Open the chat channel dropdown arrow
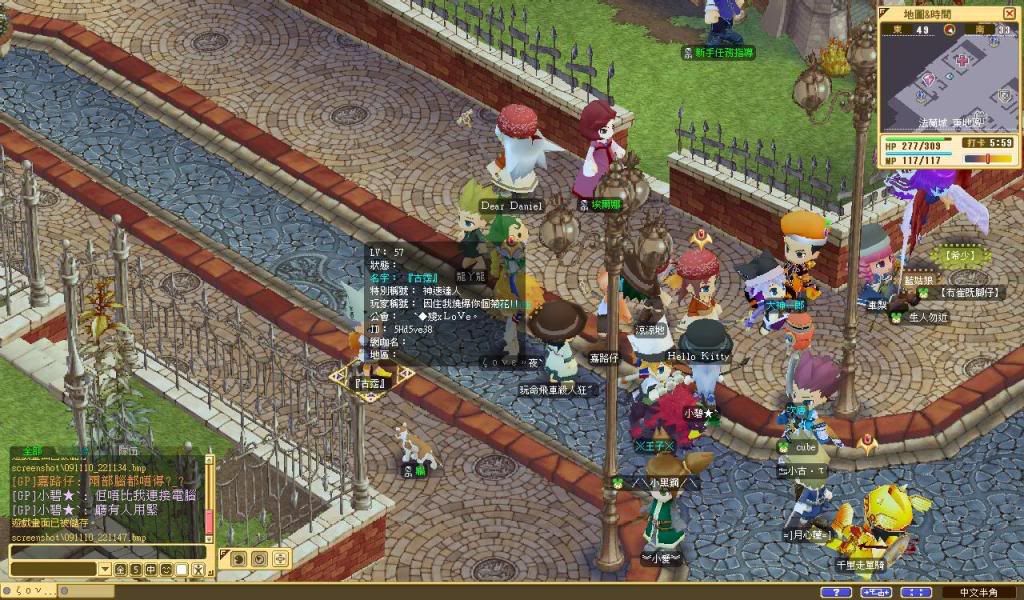The height and width of the screenshot is (600, 1024). 104,569
